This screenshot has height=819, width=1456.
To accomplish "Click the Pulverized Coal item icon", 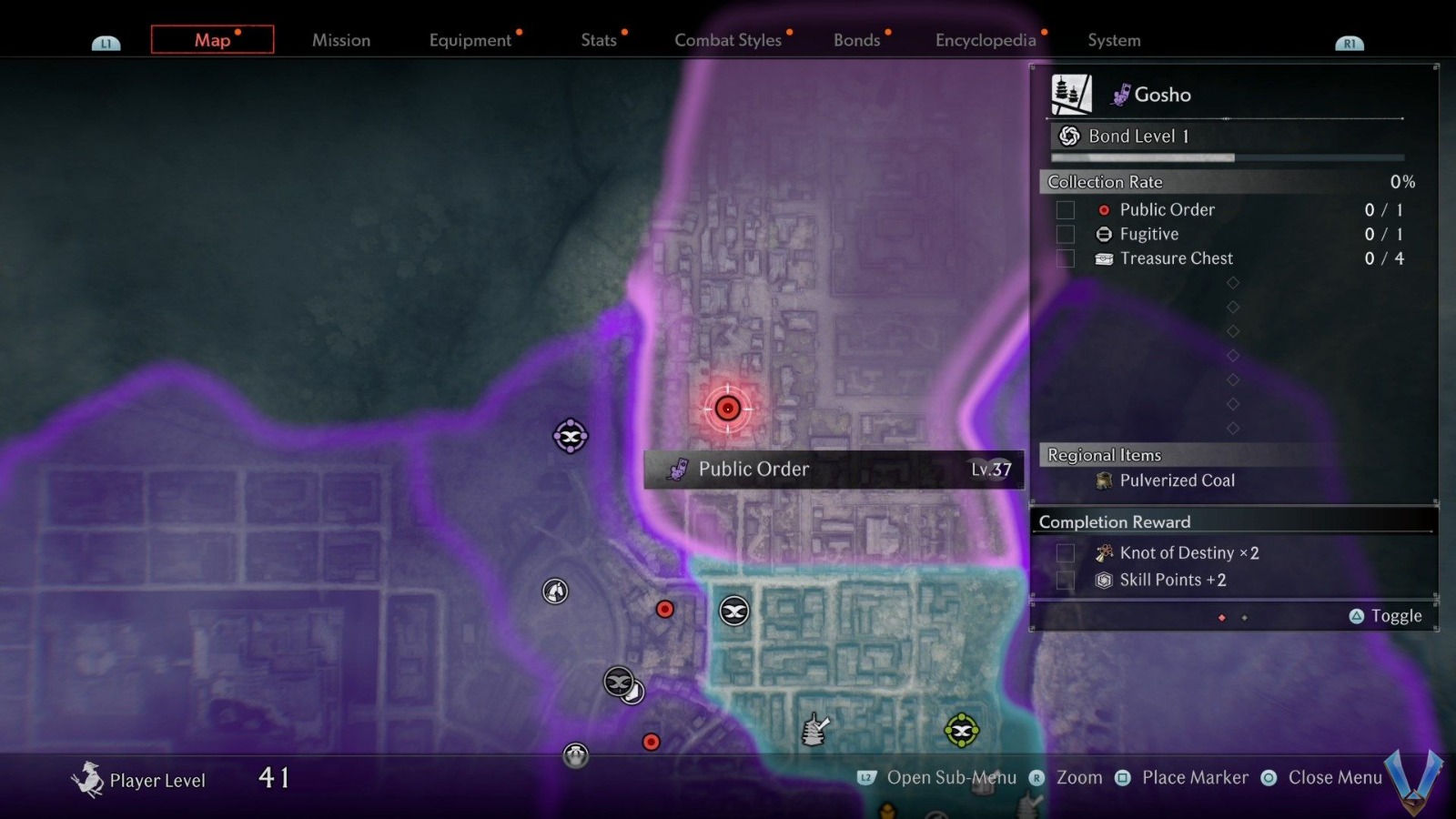I will [1102, 480].
